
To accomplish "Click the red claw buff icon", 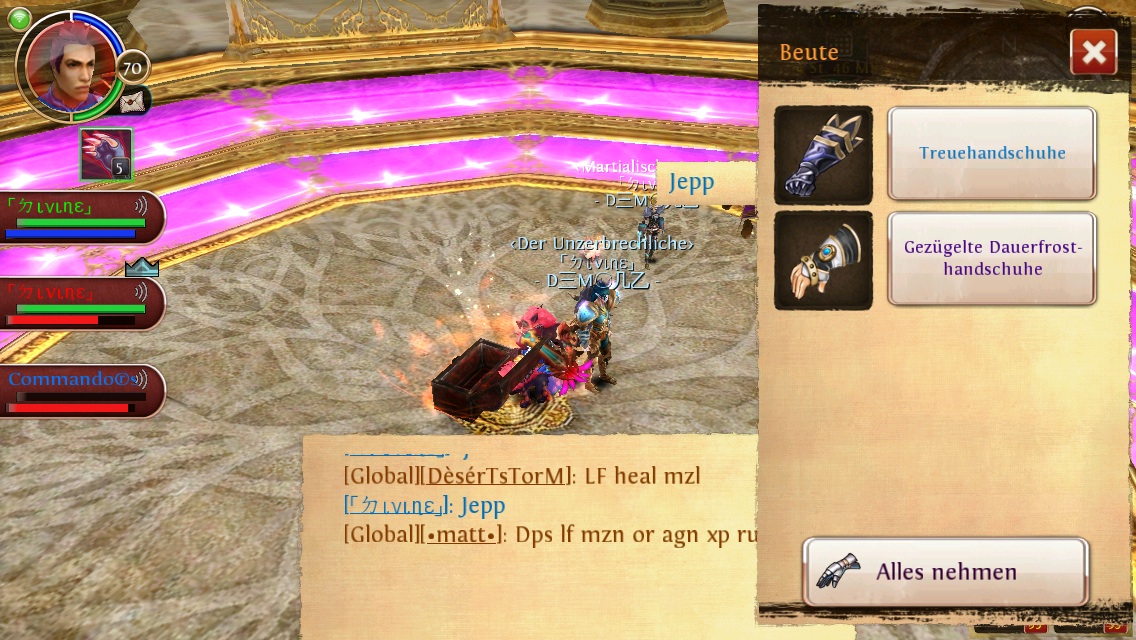I will [x=106, y=154].
